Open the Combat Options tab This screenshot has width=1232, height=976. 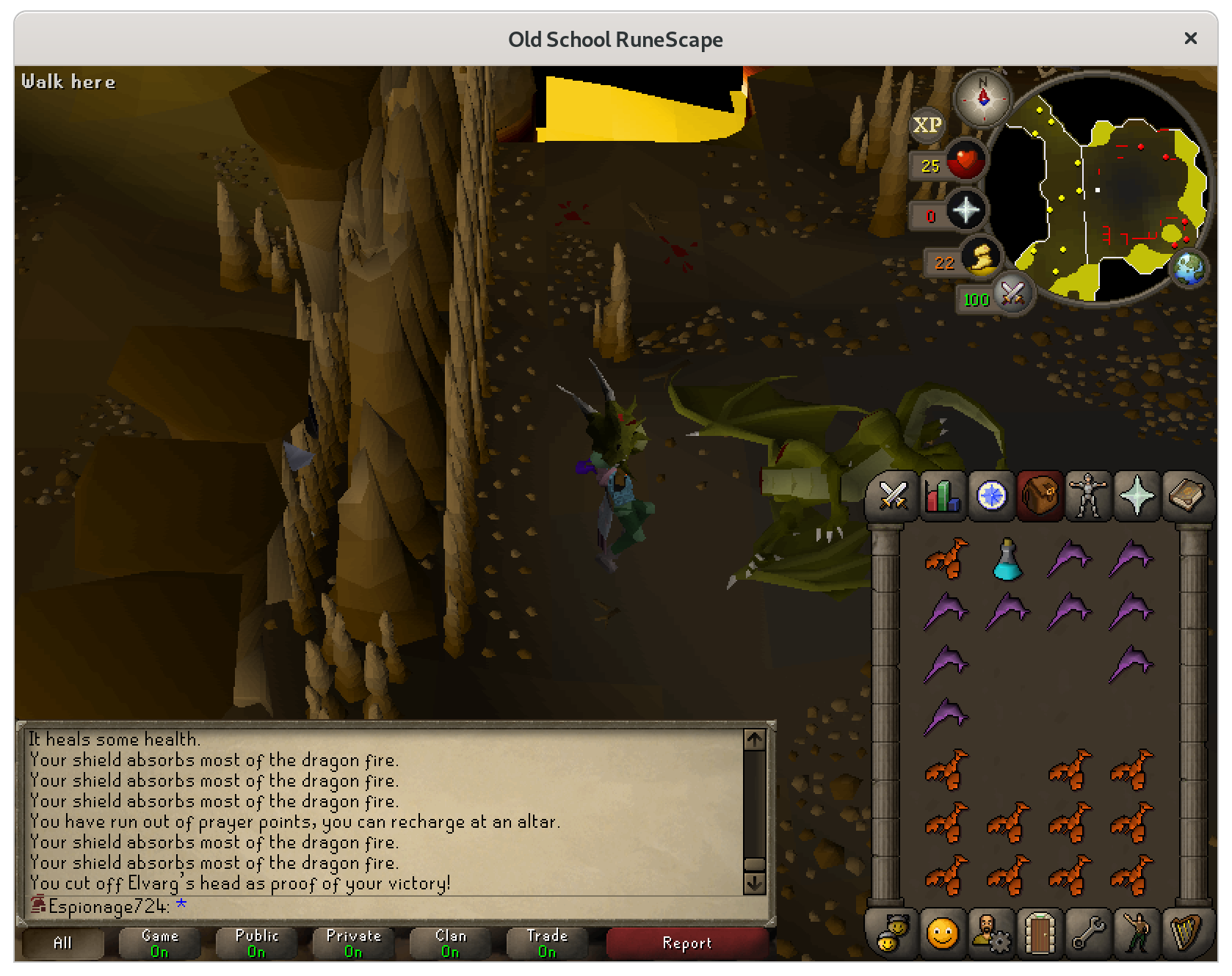[893, 496]
